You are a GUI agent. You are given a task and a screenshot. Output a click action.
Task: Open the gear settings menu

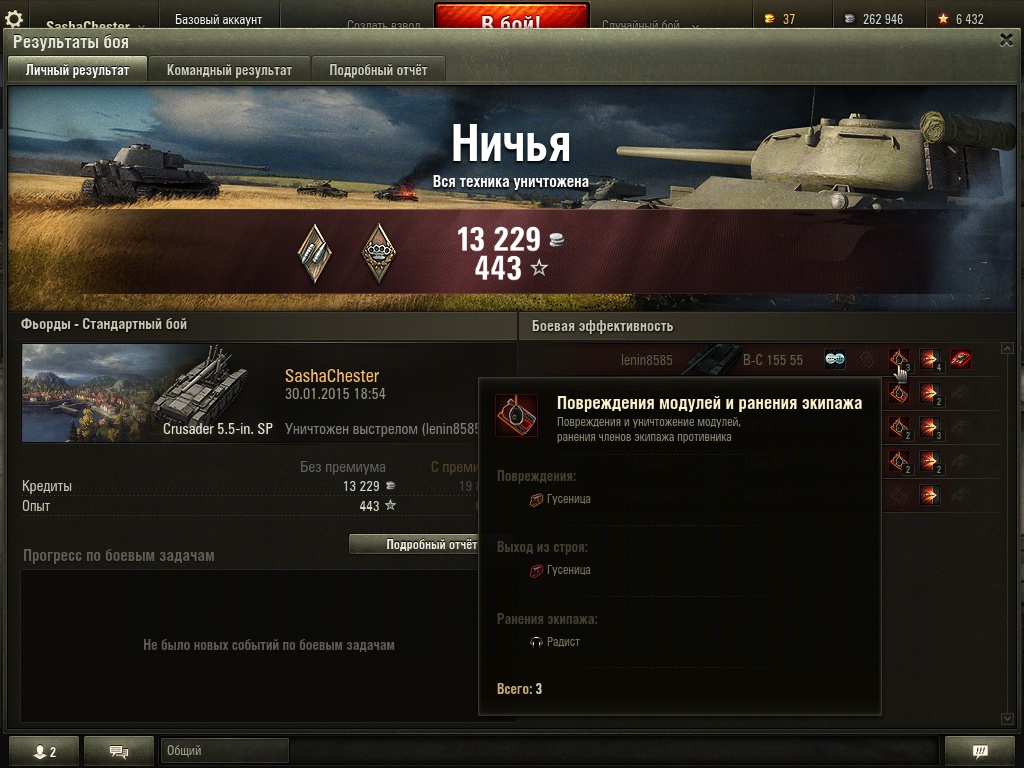coord(14,19)
